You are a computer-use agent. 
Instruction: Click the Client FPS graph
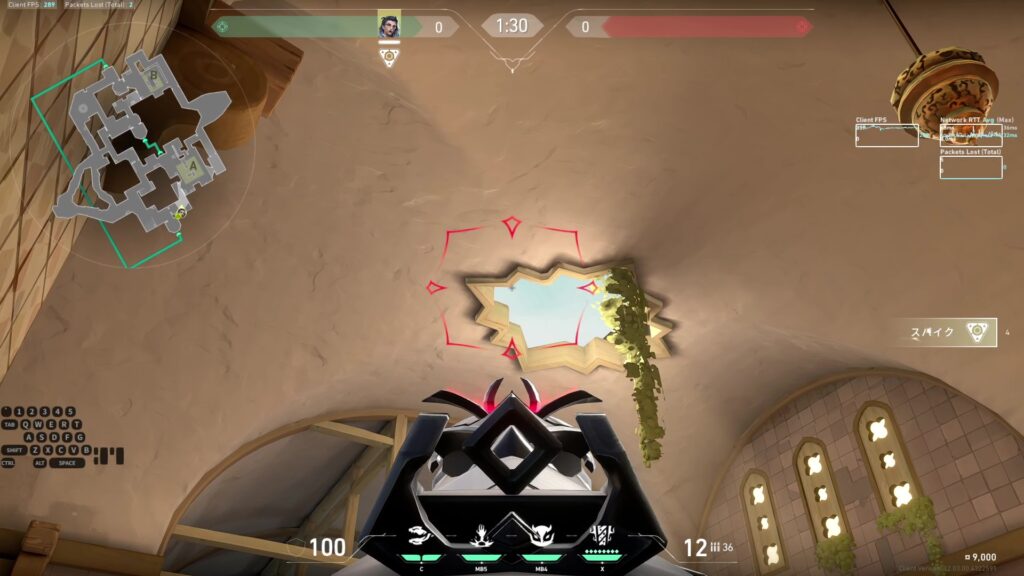886,135
